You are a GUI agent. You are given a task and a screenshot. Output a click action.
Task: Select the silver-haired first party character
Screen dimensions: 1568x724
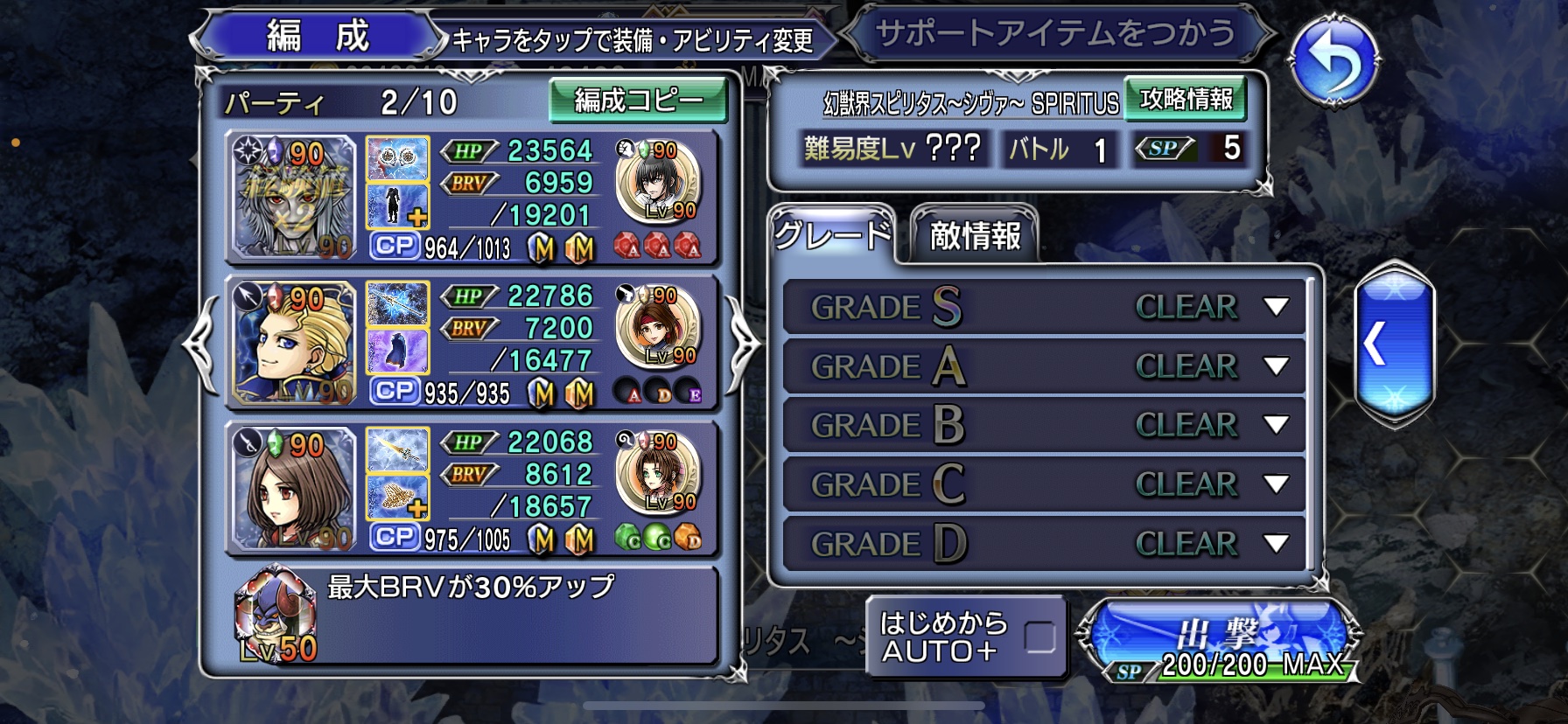[x=294, y=198]
